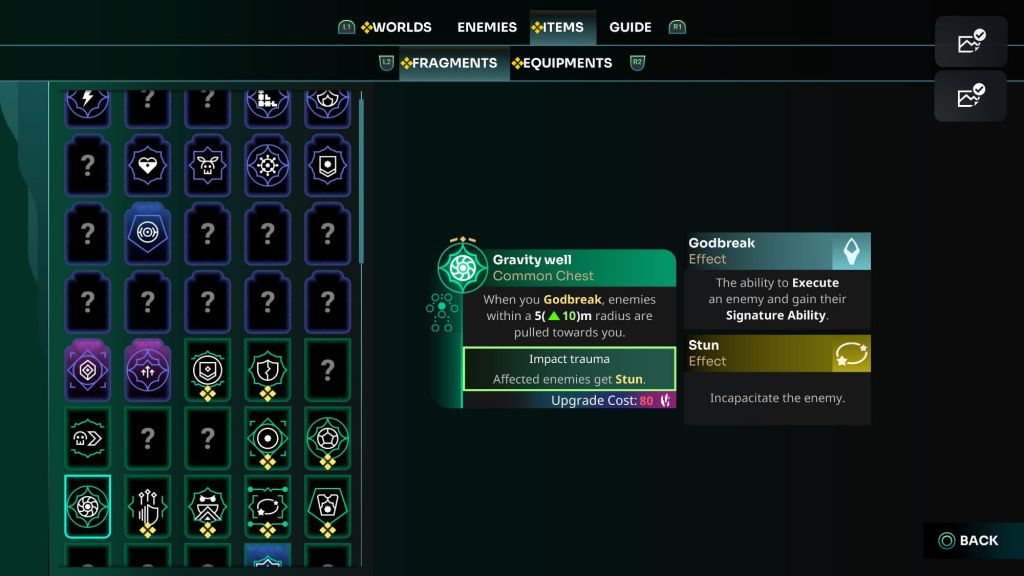
Task: Switch to the Worlds tab
Action: [x=396, y=27]
